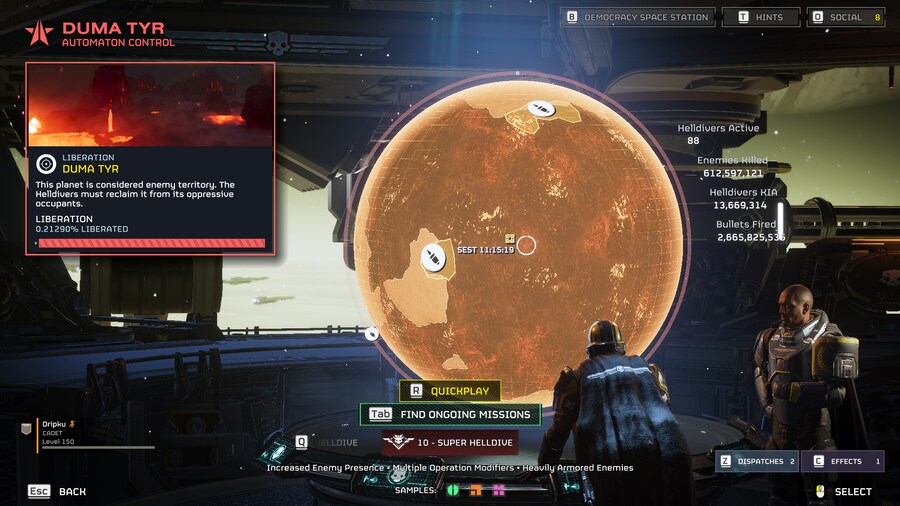
Task: Pick the lower difficulty labeled Helldive
Action: [x=328, y=442]
